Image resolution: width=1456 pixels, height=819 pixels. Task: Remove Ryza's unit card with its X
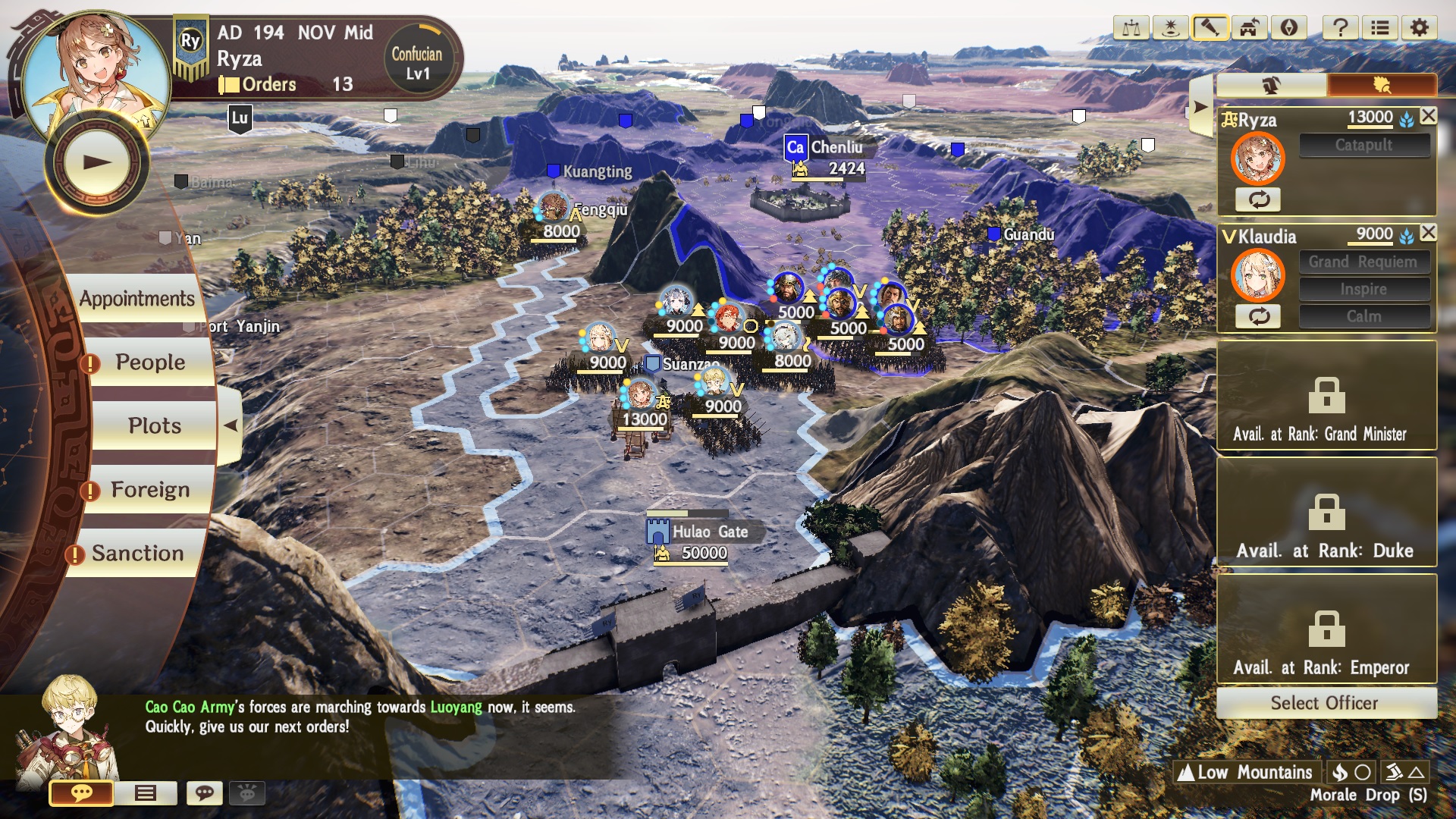1428,116
